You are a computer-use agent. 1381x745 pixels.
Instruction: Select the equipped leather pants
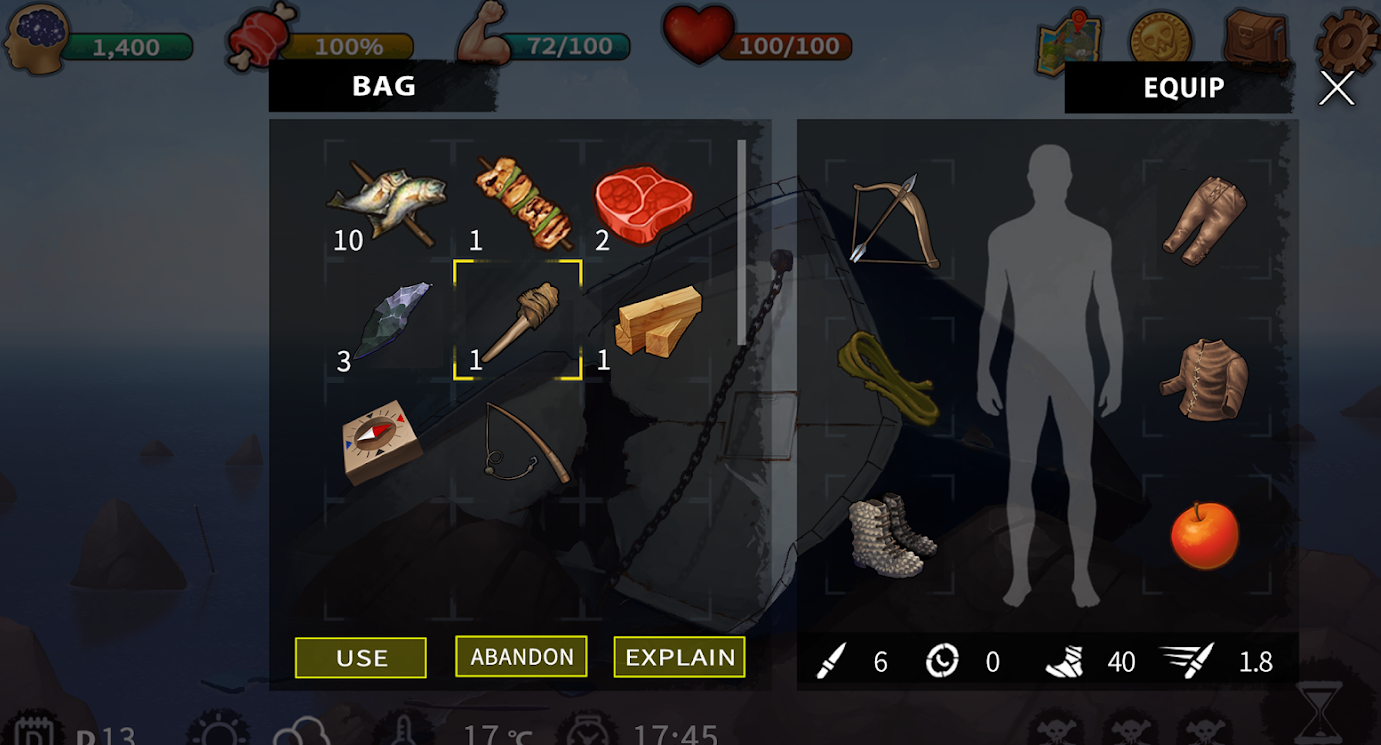(1204, 220)
